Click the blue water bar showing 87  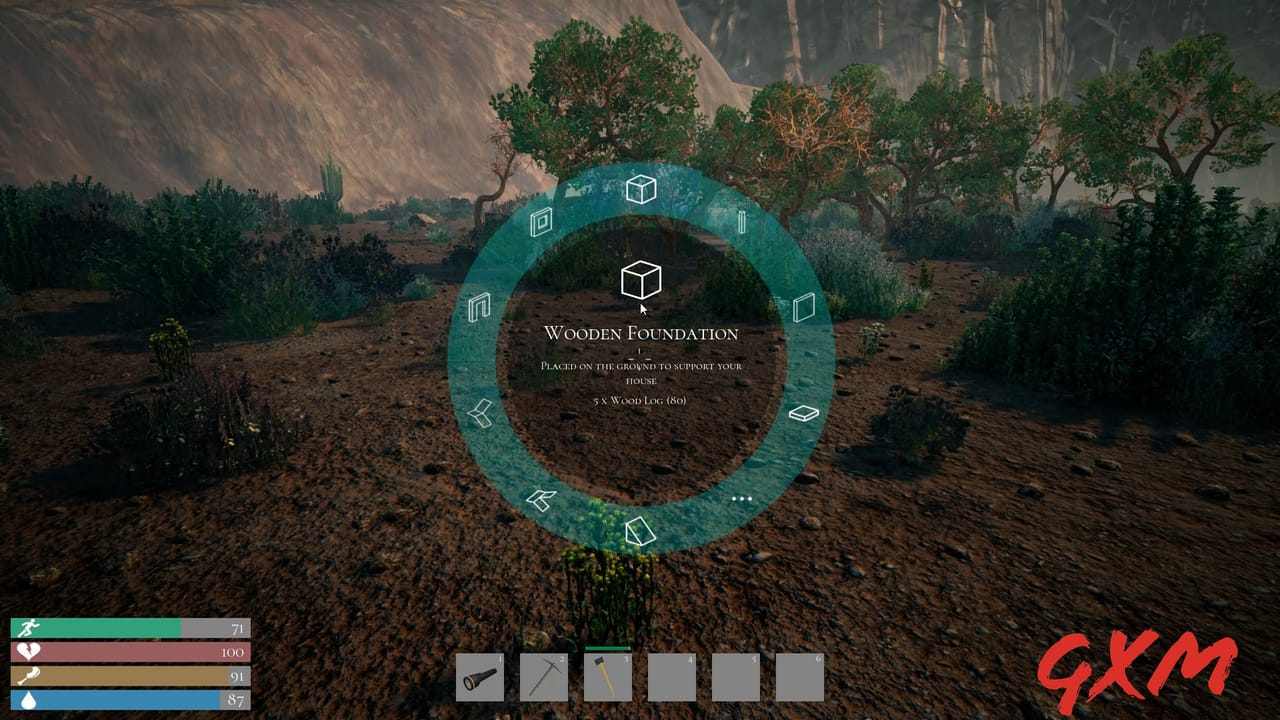click(x=120, y=698)
